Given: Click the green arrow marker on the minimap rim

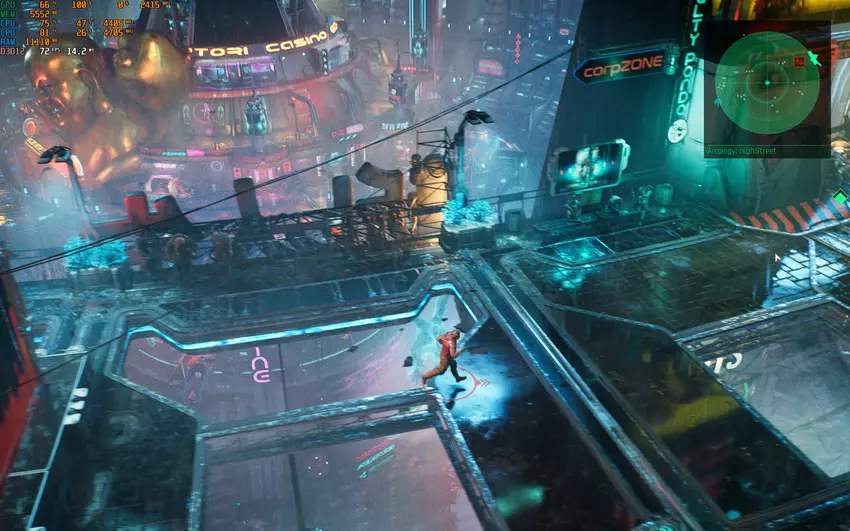Looking at the screenshot, I should click(815, 60).
